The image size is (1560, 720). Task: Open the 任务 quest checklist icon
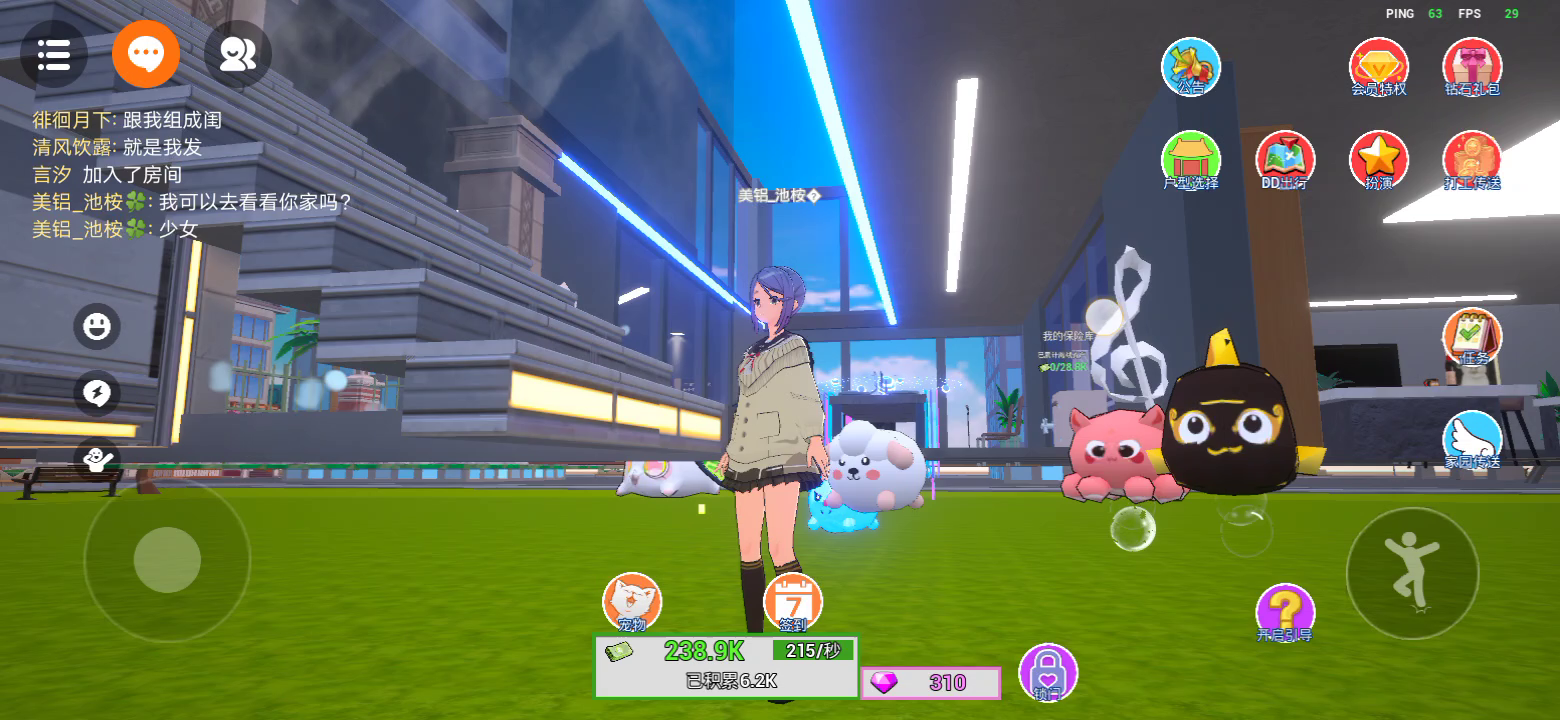(x=1472, y=337)
